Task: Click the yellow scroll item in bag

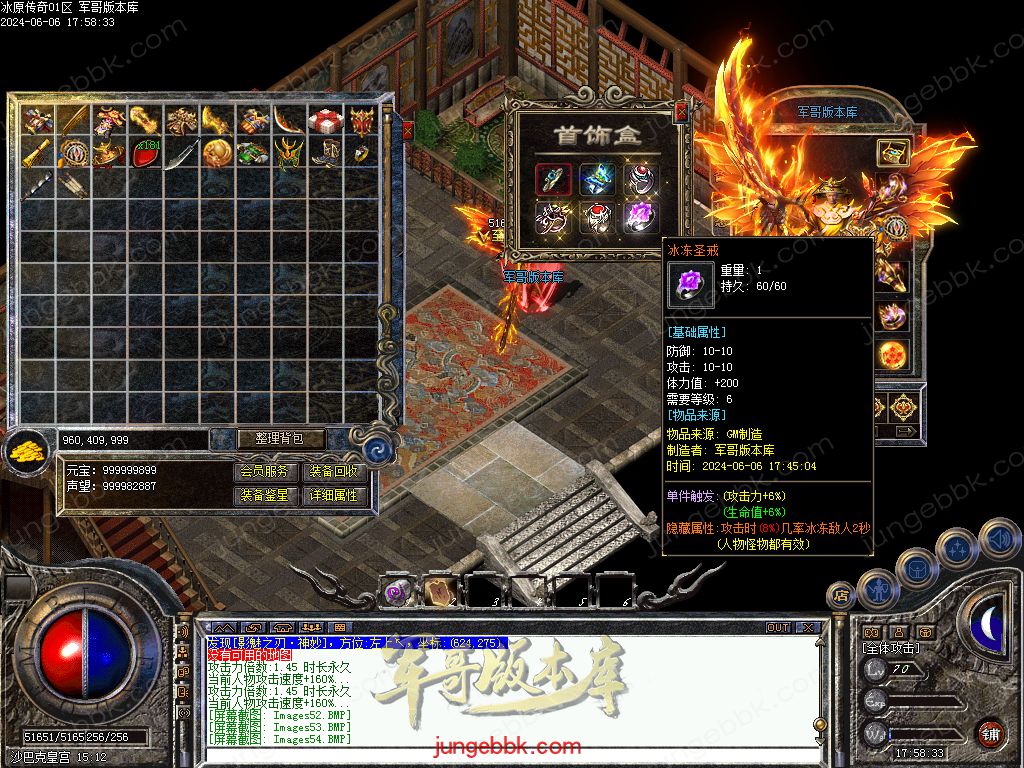Action: tap(39, 154)
